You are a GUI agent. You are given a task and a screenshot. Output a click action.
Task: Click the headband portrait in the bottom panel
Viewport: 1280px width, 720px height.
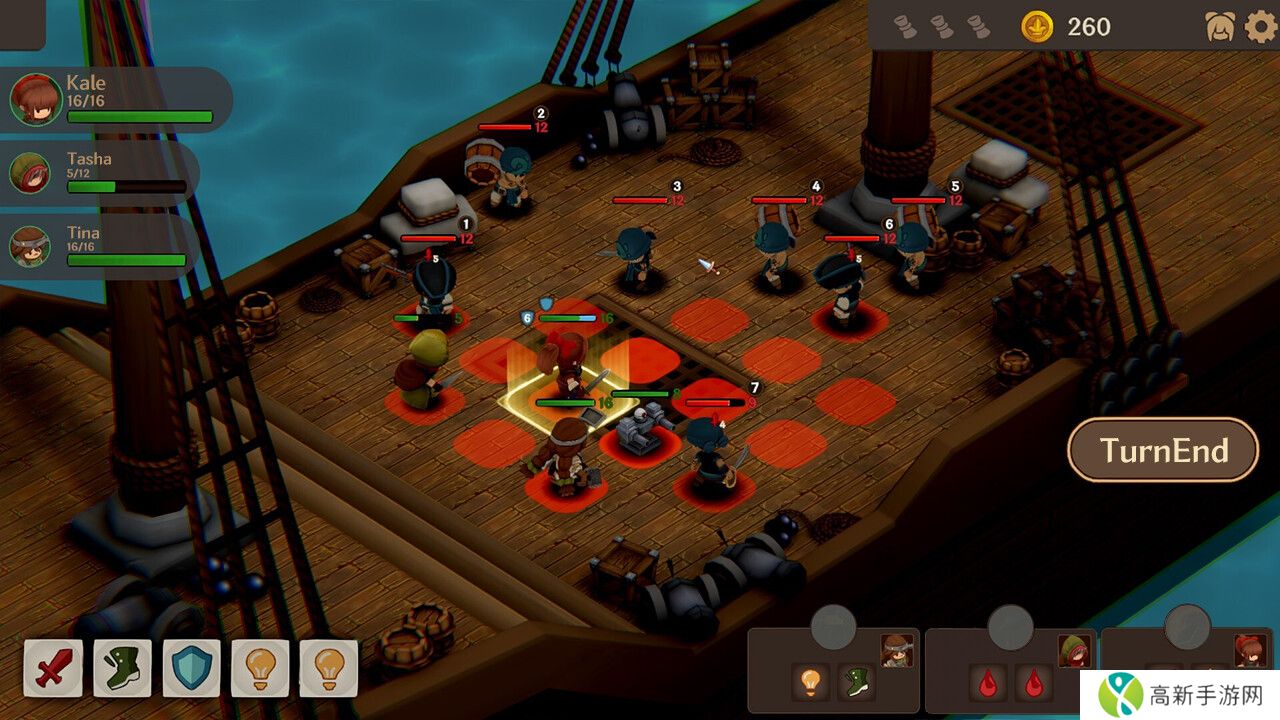(897, 650)
